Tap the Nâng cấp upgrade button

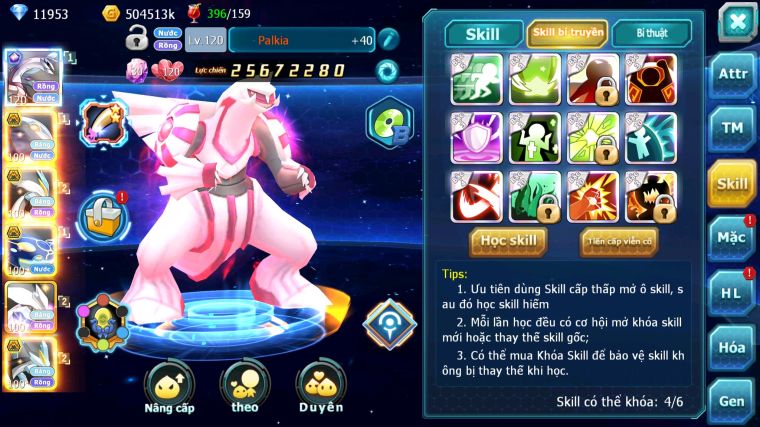169,385
